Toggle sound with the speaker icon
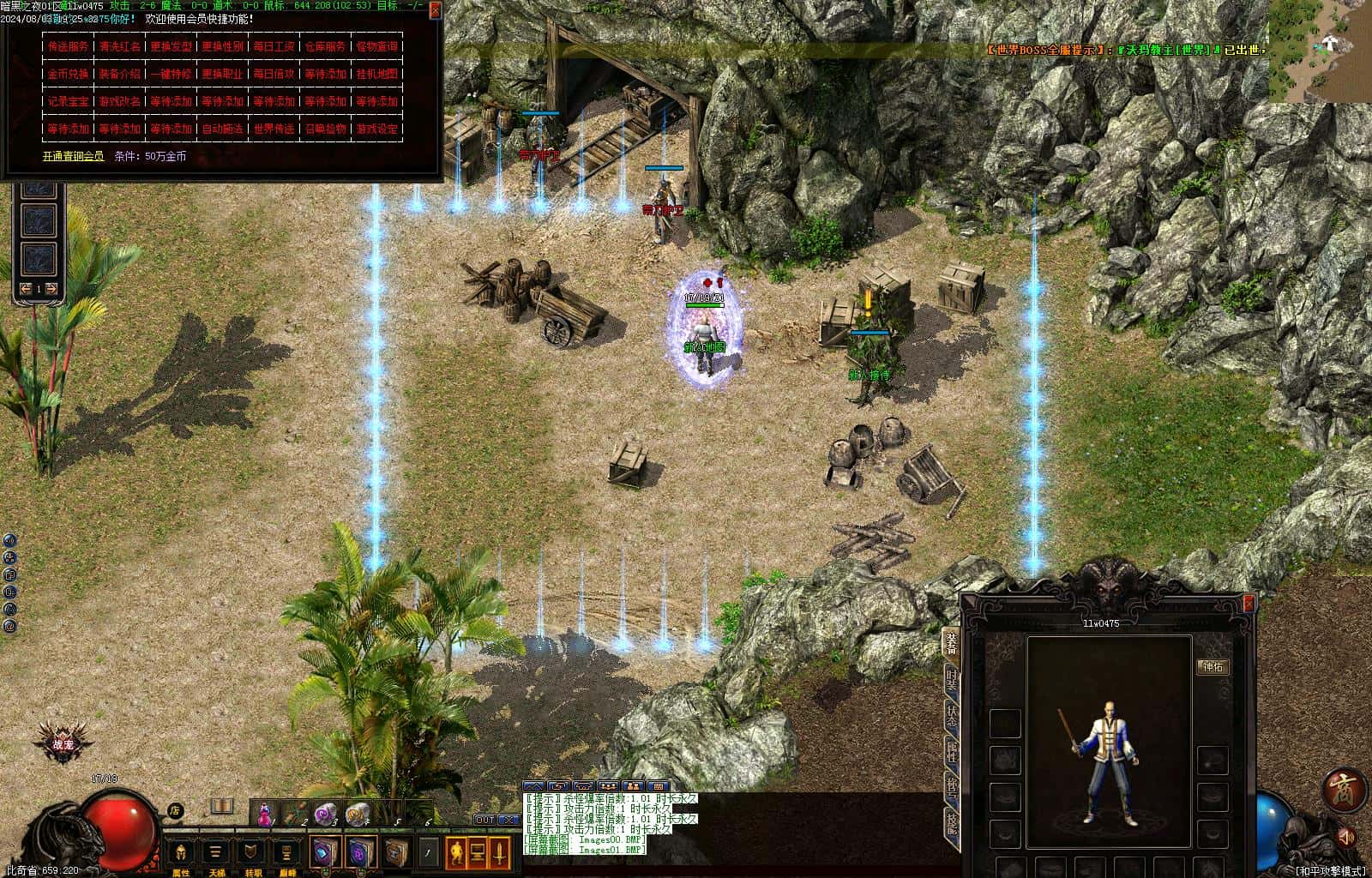Image resolution: width=1372 pixels, height=878 pixels. [x=1346, y=835]
